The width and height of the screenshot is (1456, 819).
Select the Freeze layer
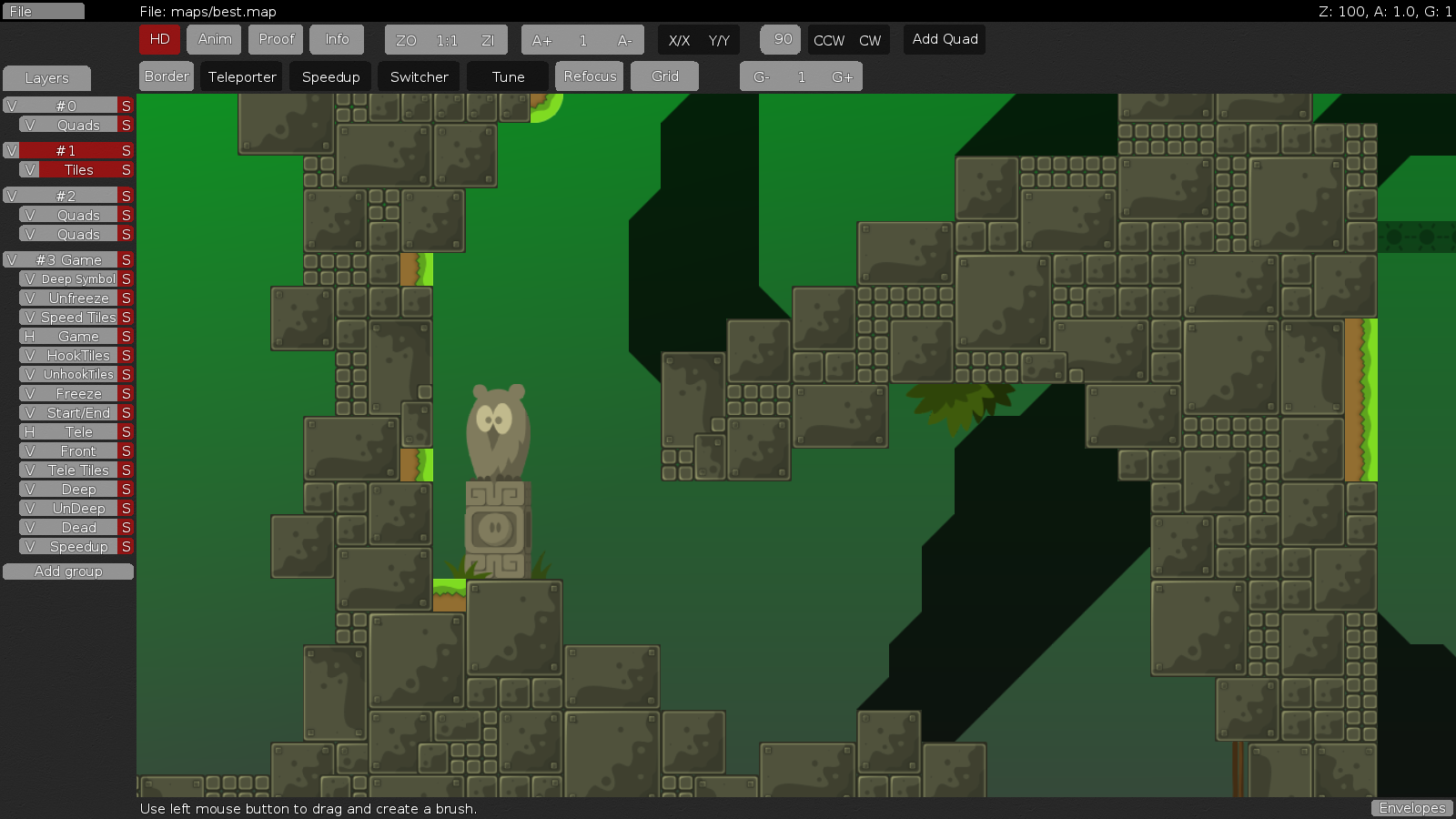pyautogui.click(x=78, y=394)
